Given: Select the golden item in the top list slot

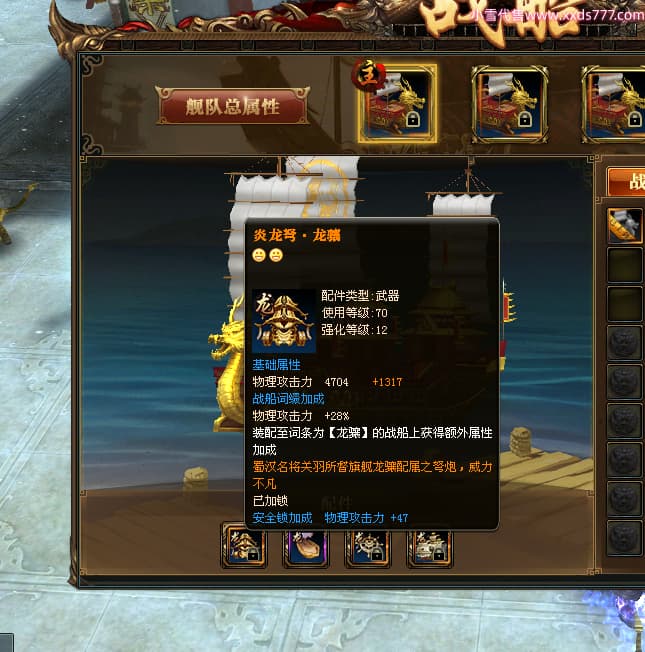Looking at the screenshot, I should [627, 226].
